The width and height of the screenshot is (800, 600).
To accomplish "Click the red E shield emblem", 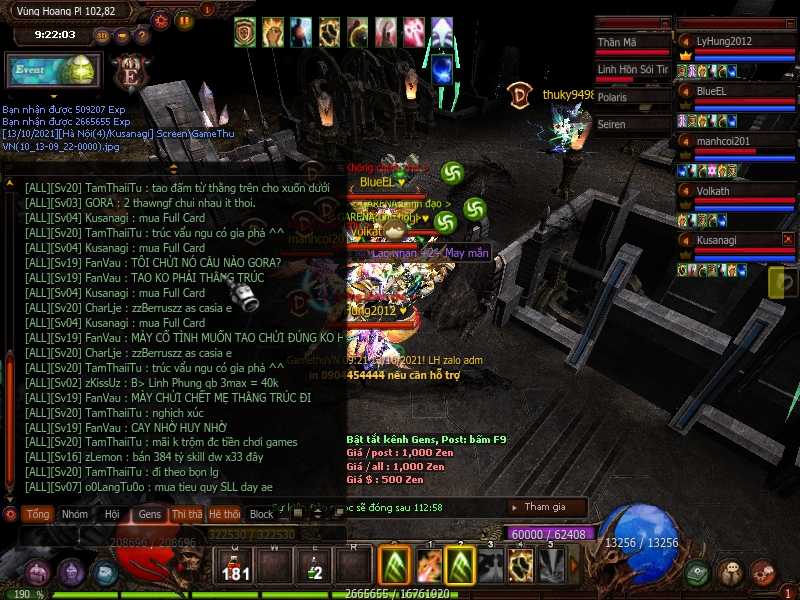I will 129,73.
